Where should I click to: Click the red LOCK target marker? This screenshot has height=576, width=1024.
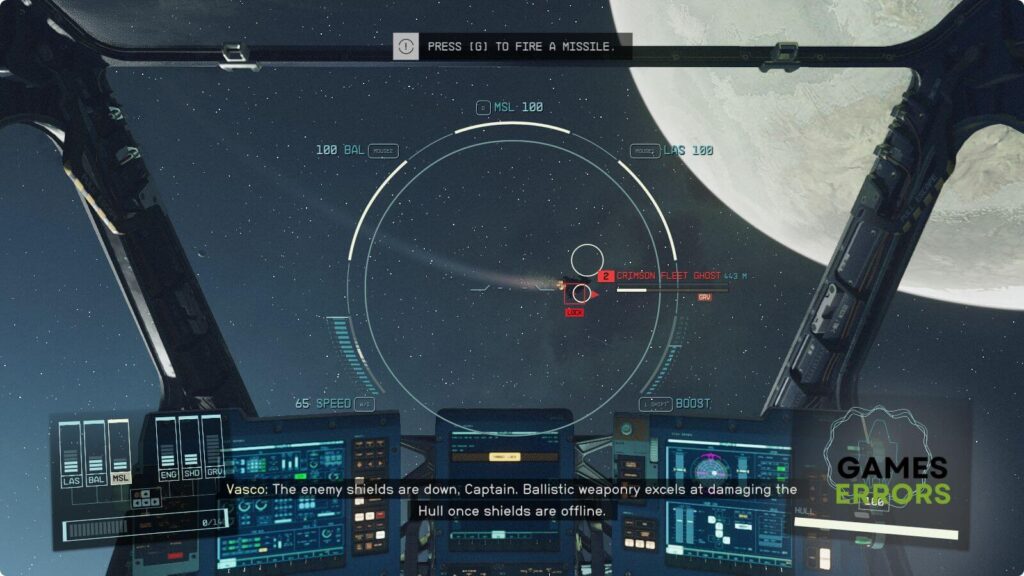575,312
